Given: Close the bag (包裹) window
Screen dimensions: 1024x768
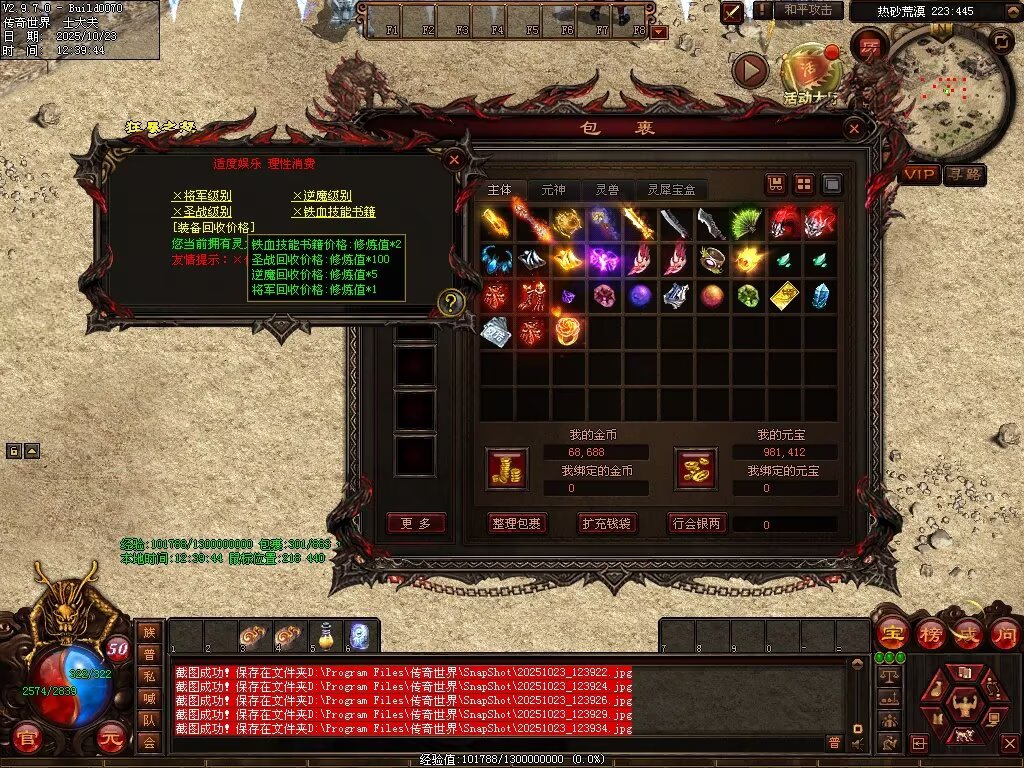Looking at the screenshot, I should tap(853, 128).
